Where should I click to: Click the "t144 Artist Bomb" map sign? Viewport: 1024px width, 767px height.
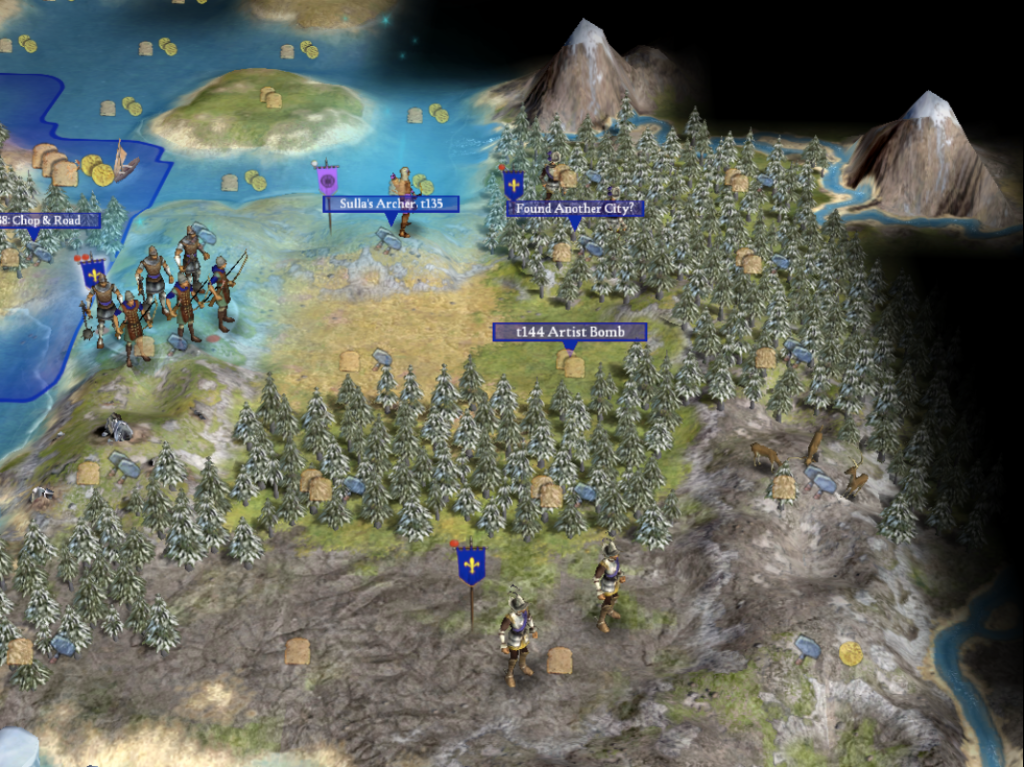click(x=569, y=332)
